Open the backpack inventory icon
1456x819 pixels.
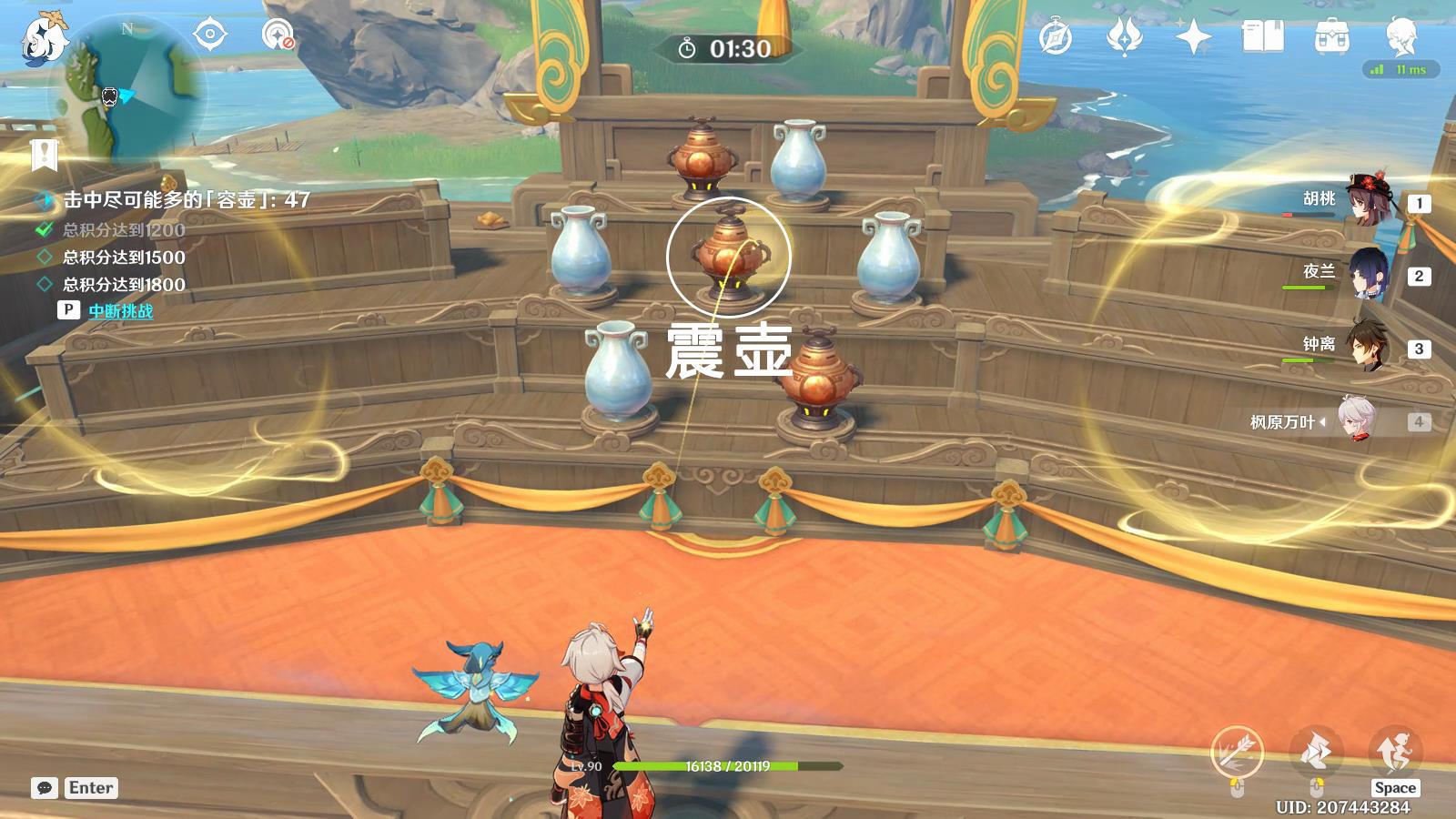click(1331, 37)
